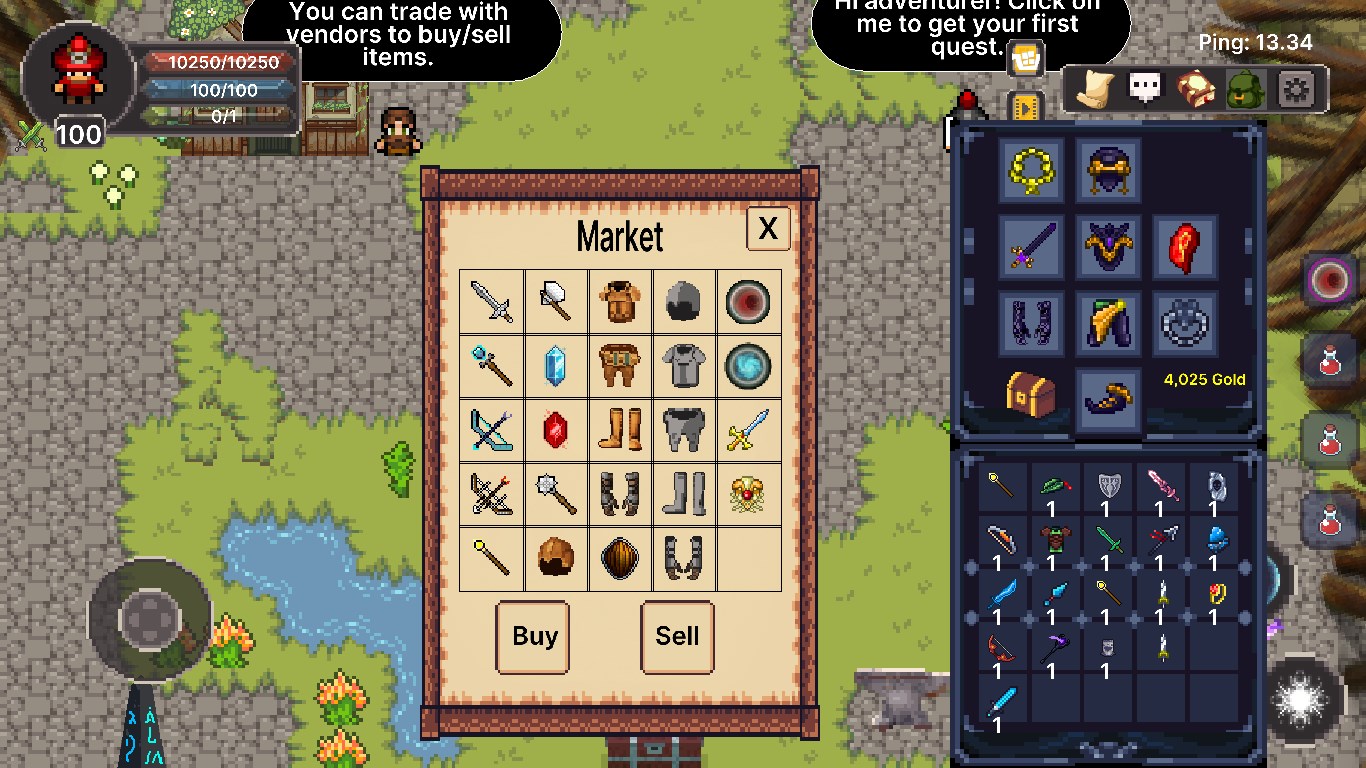
Task: Select the brown leather boots in the market
Action: (x=620, y=430)
